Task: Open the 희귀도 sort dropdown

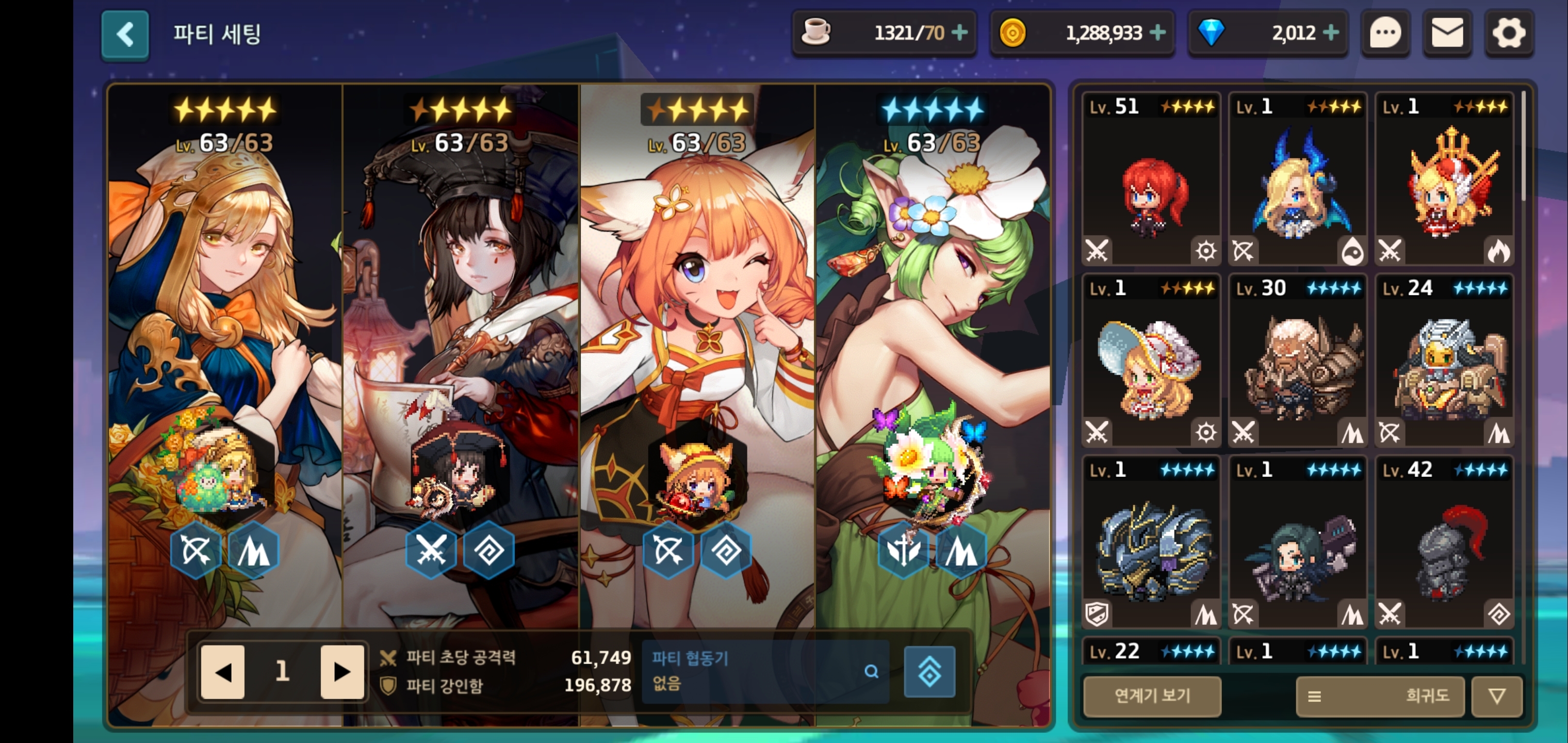Action: [x=1380, y=696]
